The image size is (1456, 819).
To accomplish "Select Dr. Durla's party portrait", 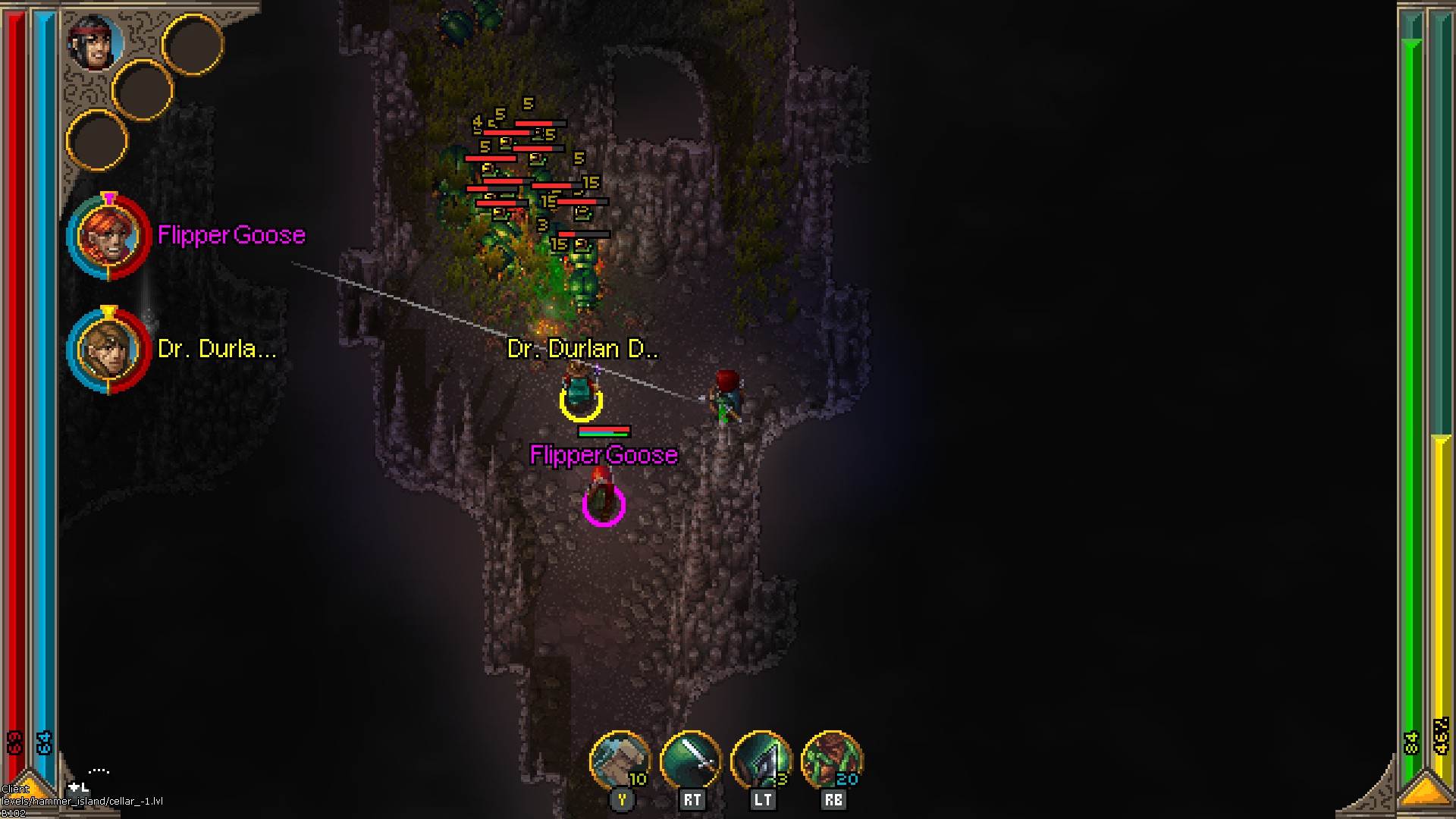I will (x=108, y=350).
